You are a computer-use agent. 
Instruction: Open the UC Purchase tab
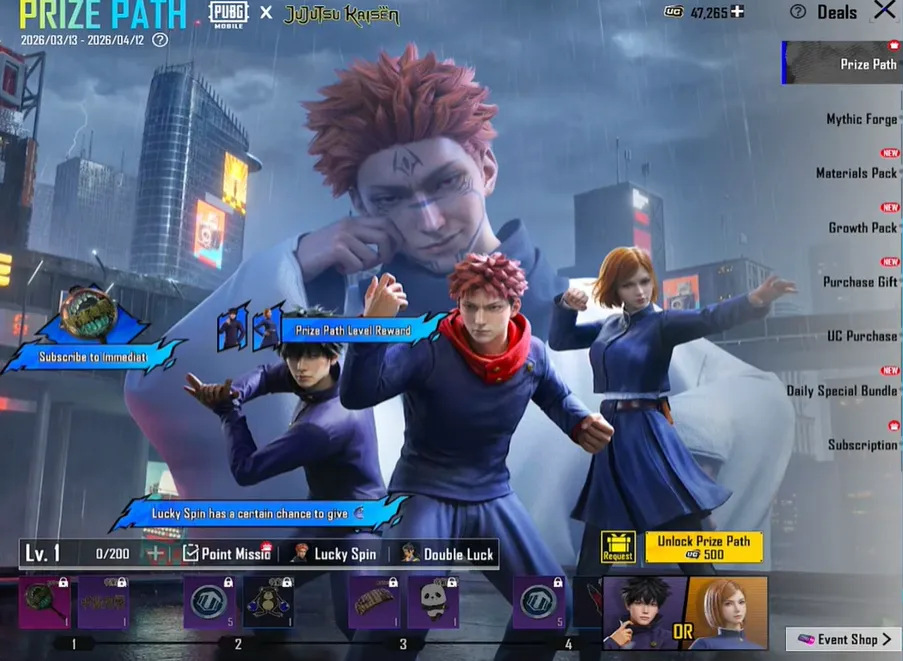(x=861, y=336)
